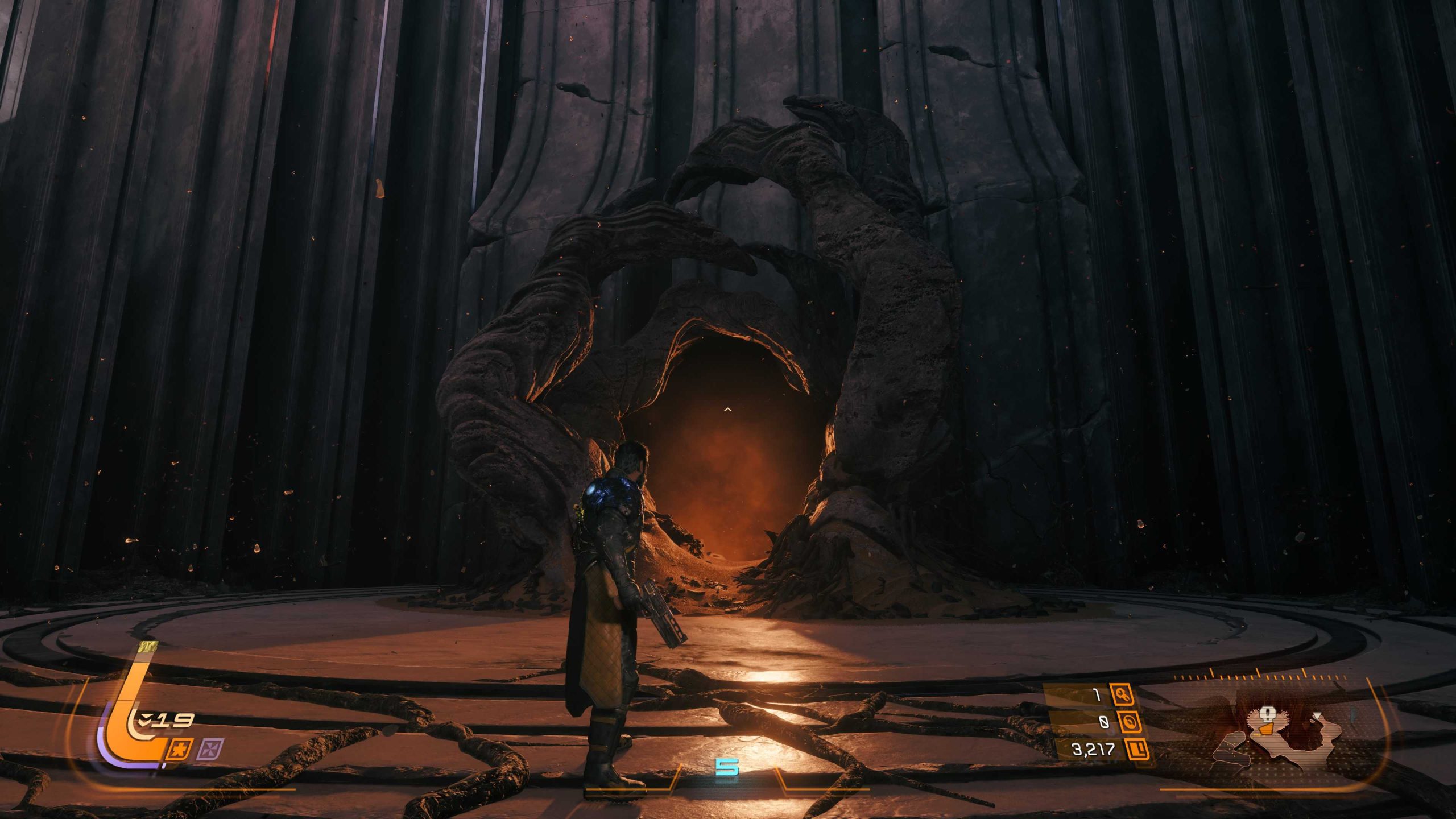Select the purple pinwheel icon beside the health gauge
Image resolution: width=1456 pixels, height=819 pixels.
point(210,750)
